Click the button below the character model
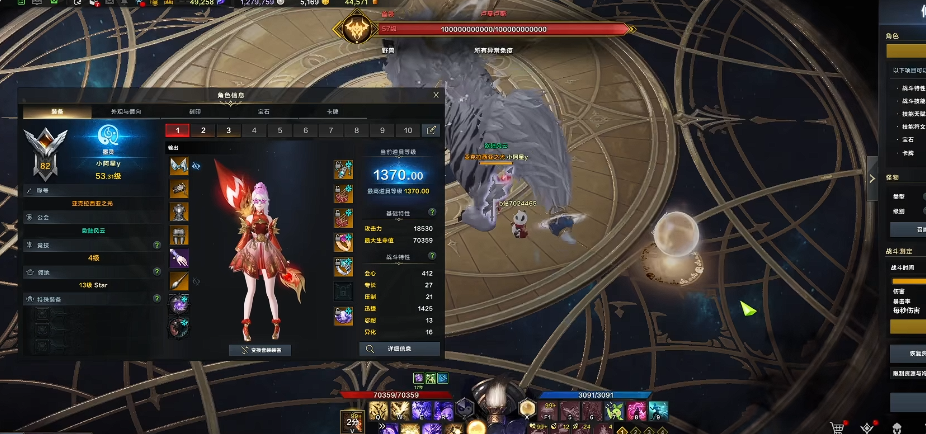 click(260, 350)
